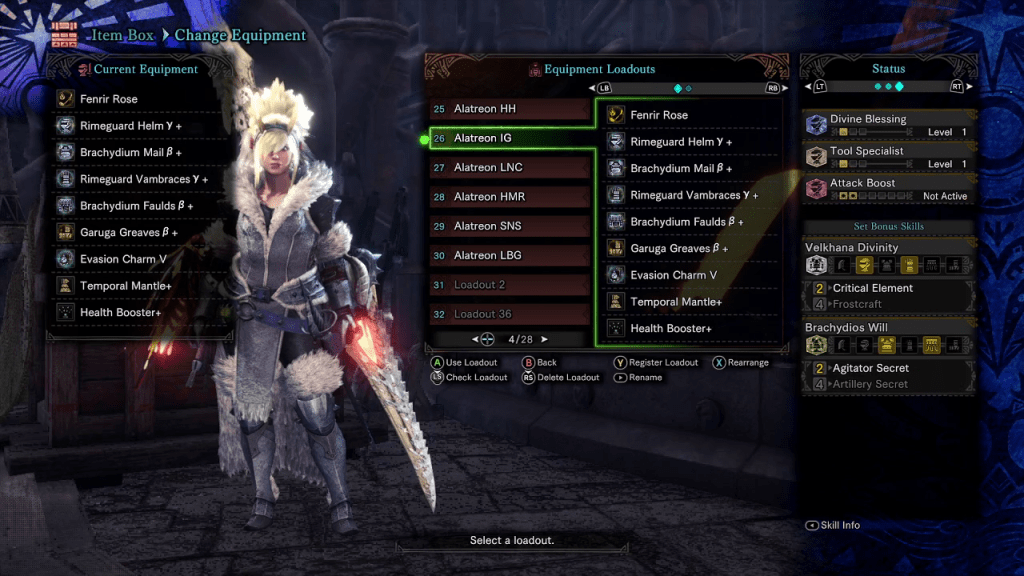Choose the Alatreon IG loadout row
The width and height of the screenshot is (1024, 576).
(509, 138)
